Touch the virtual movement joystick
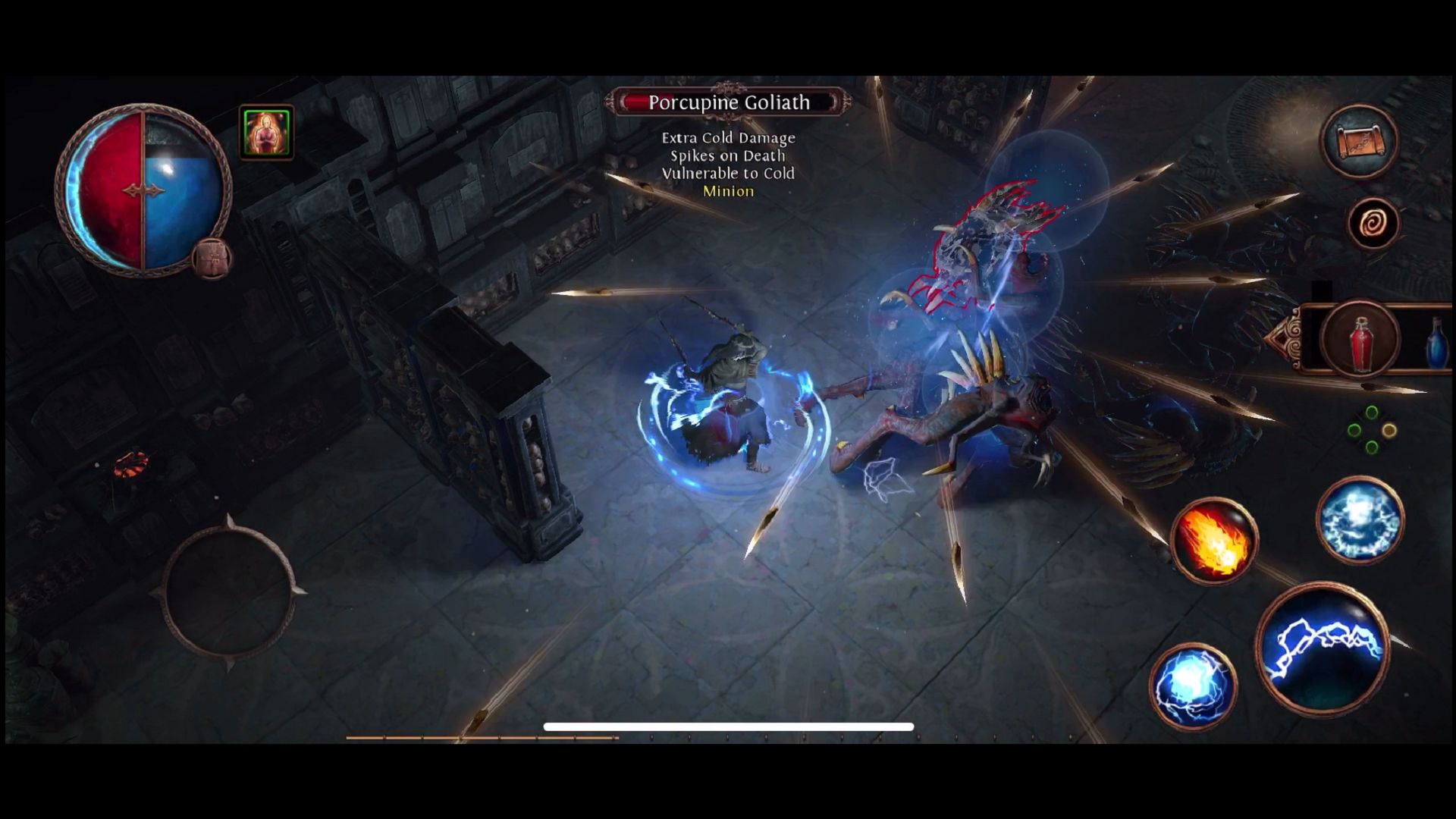The image size is (1456, 819). point(228,592)
